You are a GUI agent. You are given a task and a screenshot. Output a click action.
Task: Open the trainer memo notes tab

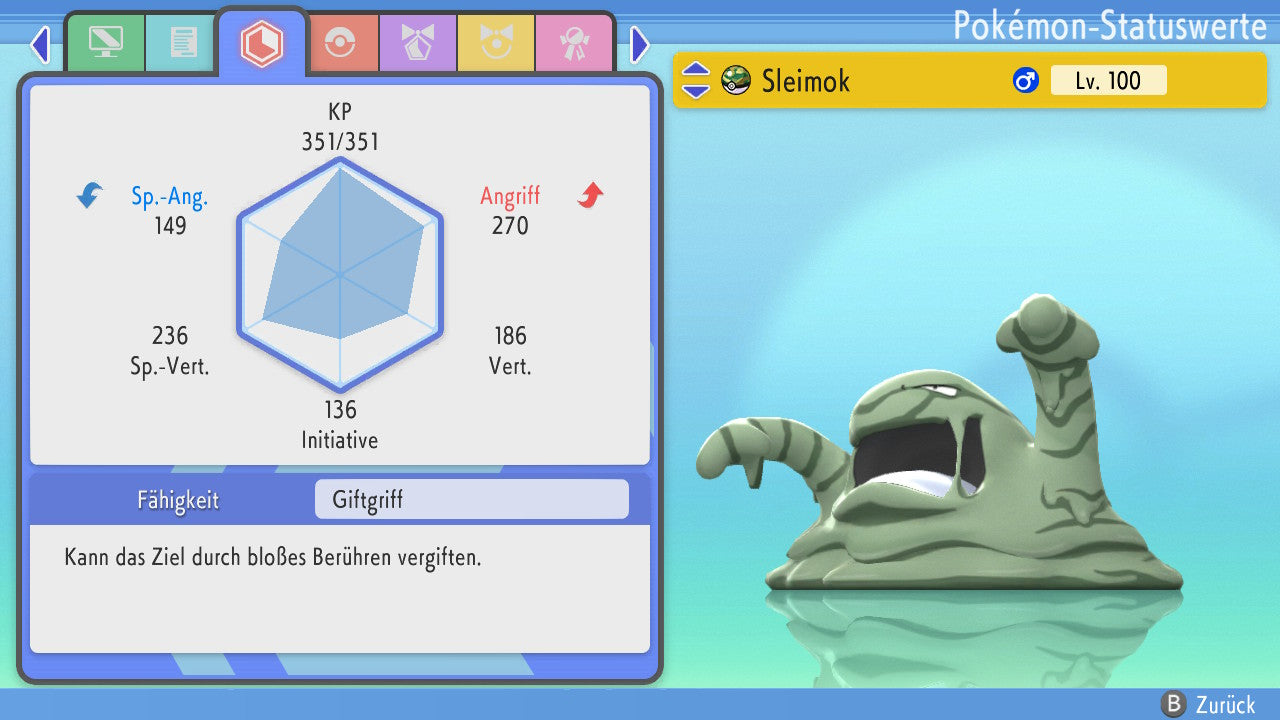[x=183, y=43]
